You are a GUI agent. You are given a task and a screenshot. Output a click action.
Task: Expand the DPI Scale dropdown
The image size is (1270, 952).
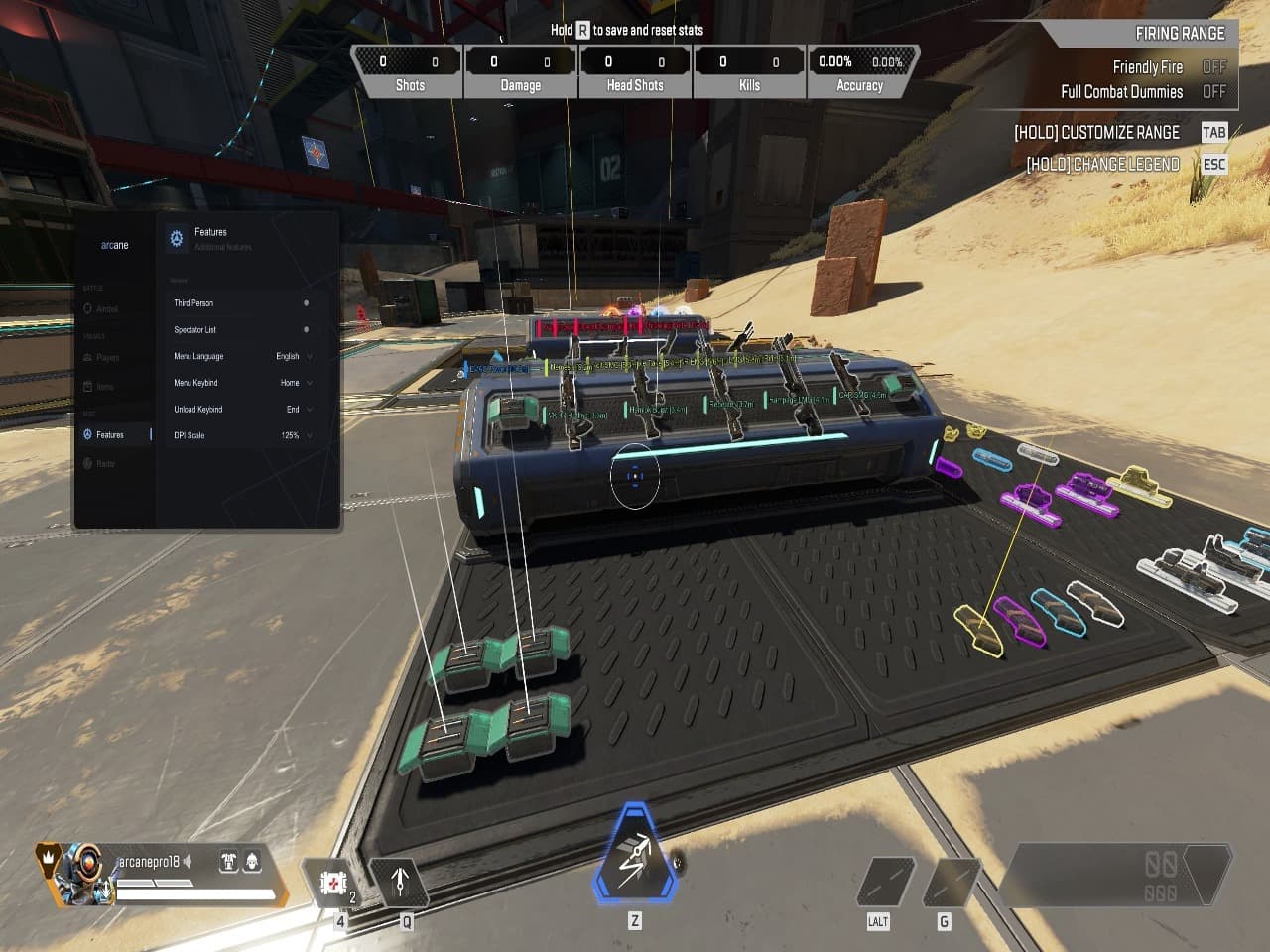click(x=296, y=435)
